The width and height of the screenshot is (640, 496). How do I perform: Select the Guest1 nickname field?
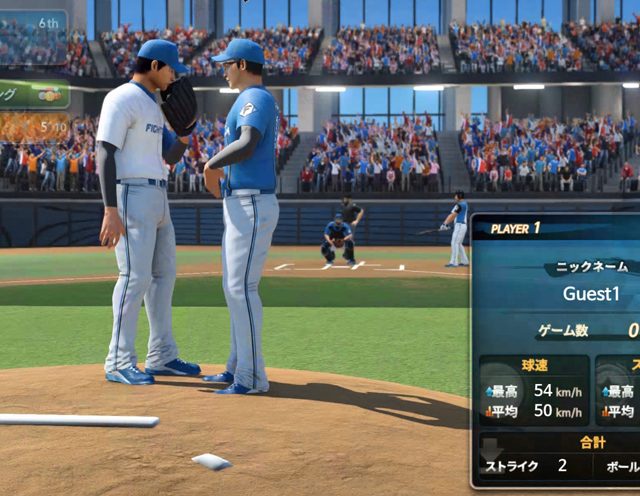point(592,294)
